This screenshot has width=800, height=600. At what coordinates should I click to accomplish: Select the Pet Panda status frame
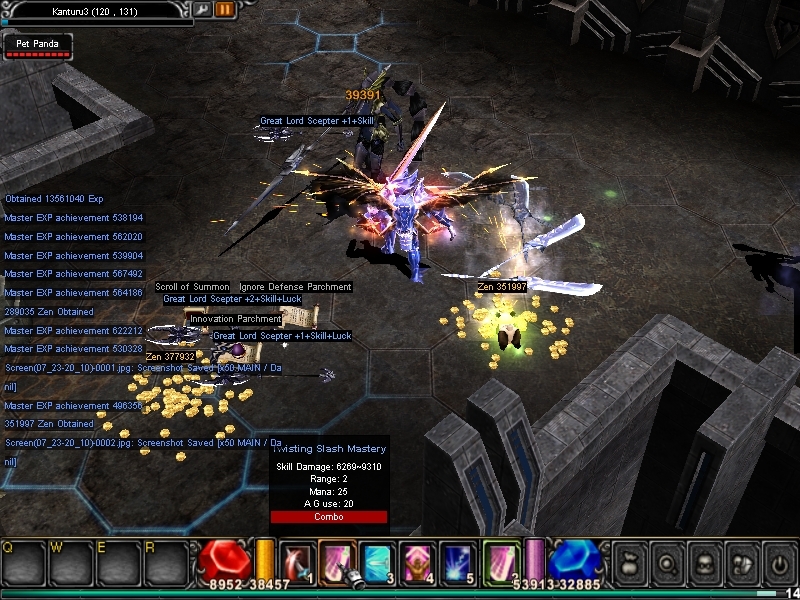click(x=38, y=45)
